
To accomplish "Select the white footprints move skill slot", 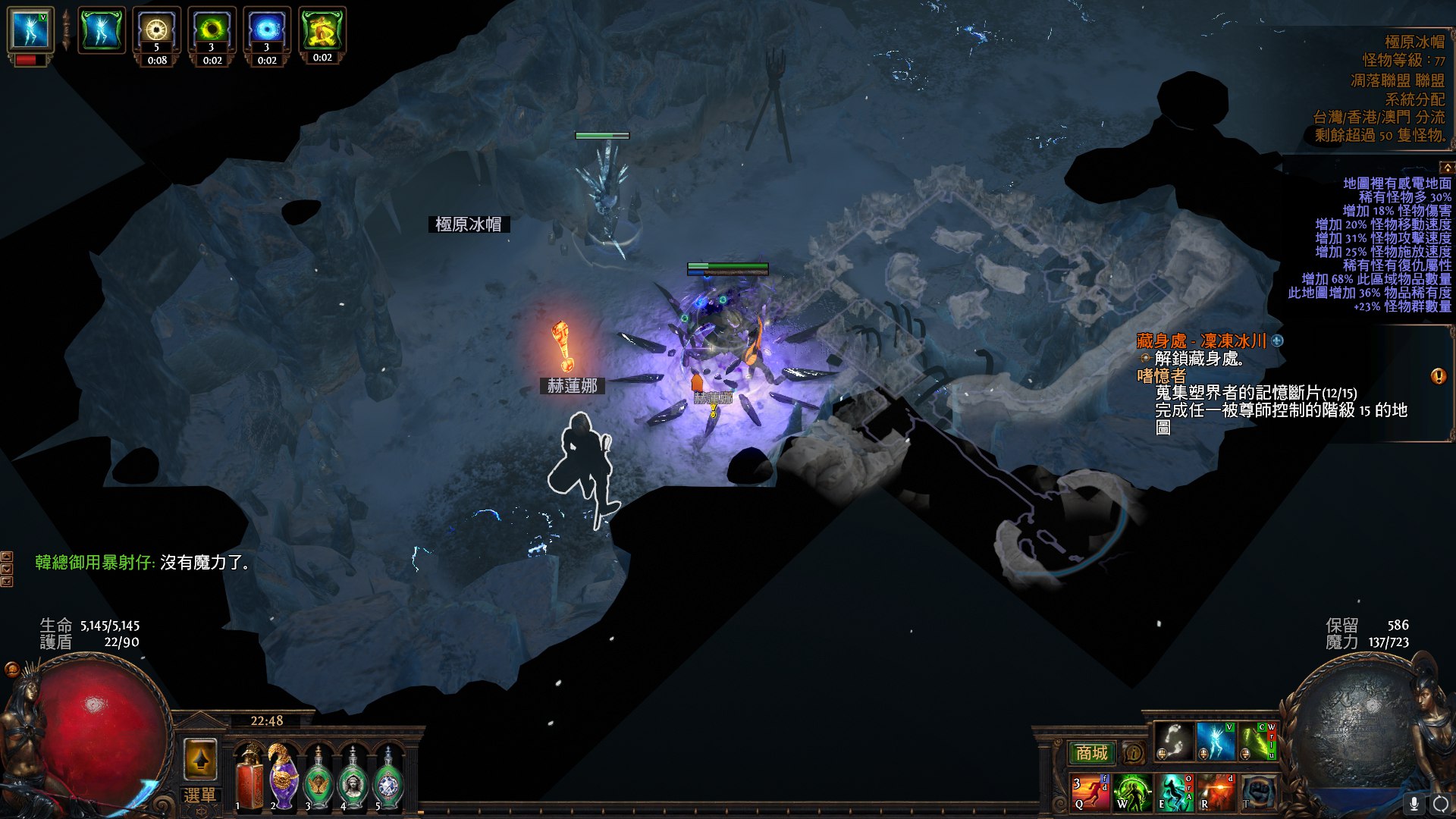I will (1173, 741).
